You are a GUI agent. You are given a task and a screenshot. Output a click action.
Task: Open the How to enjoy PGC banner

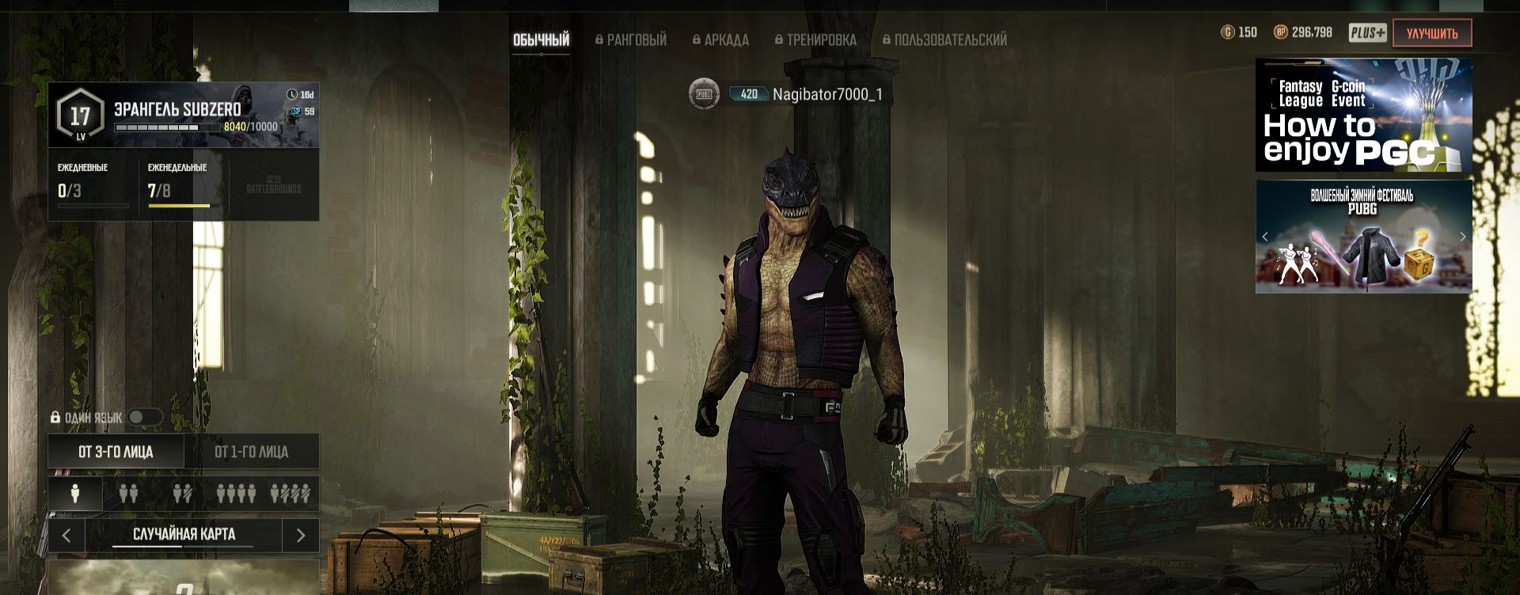point(1363,115)
